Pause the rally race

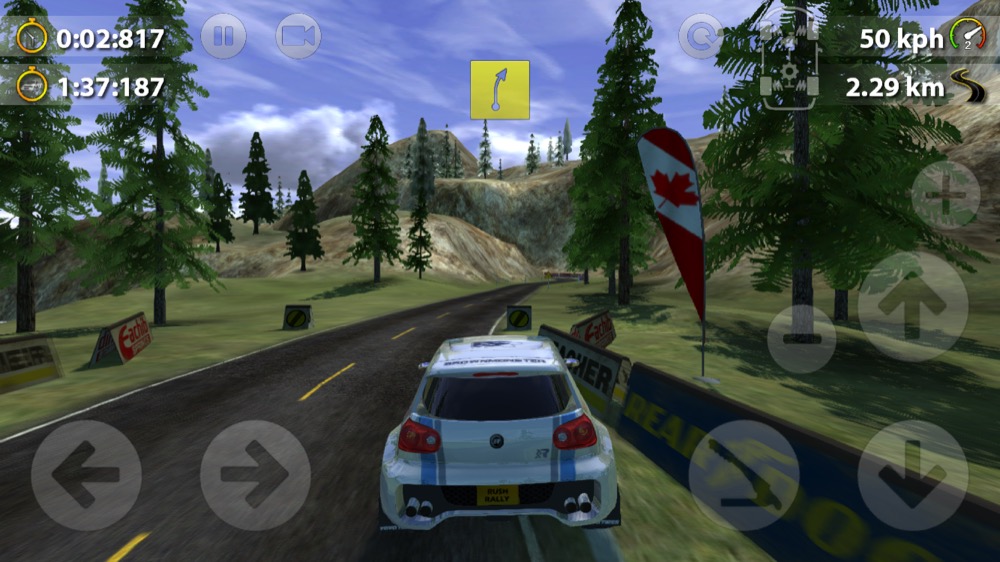pyautogui.click(x=223, y=37)
